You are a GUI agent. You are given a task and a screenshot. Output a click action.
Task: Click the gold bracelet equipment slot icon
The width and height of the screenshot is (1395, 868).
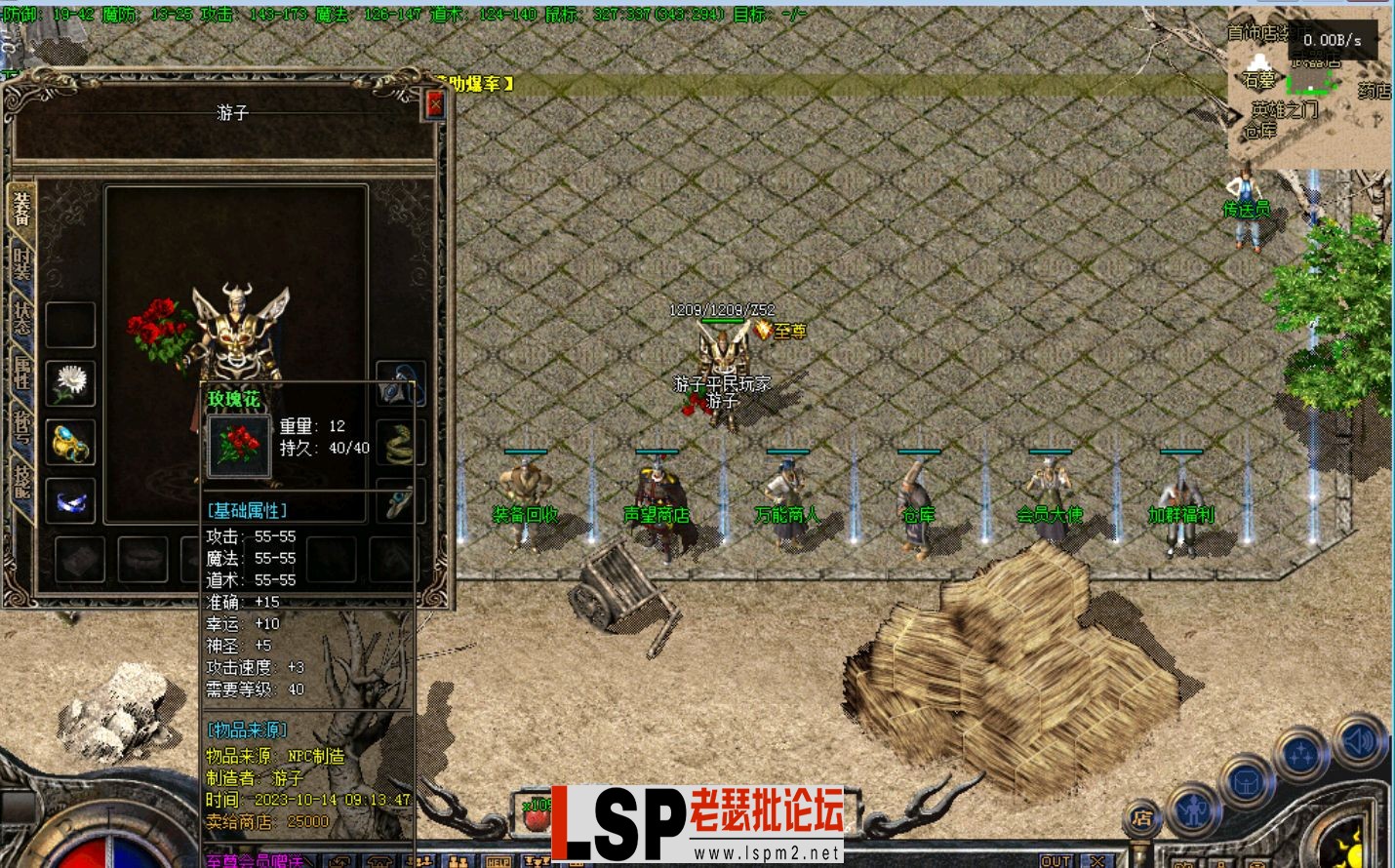coord(68,441)
